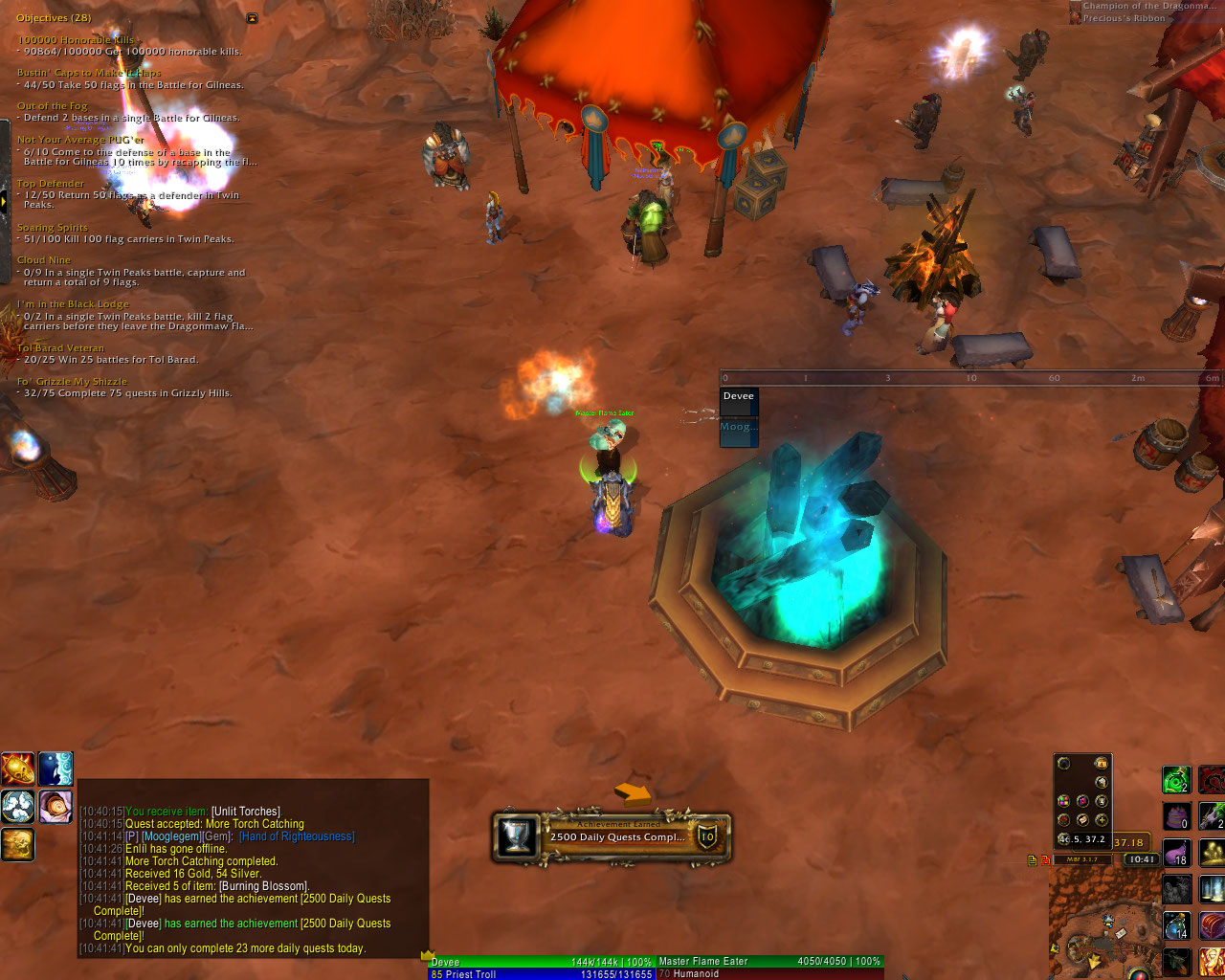Open the Tol Barad Veteran objective

(x=60, y=348)
